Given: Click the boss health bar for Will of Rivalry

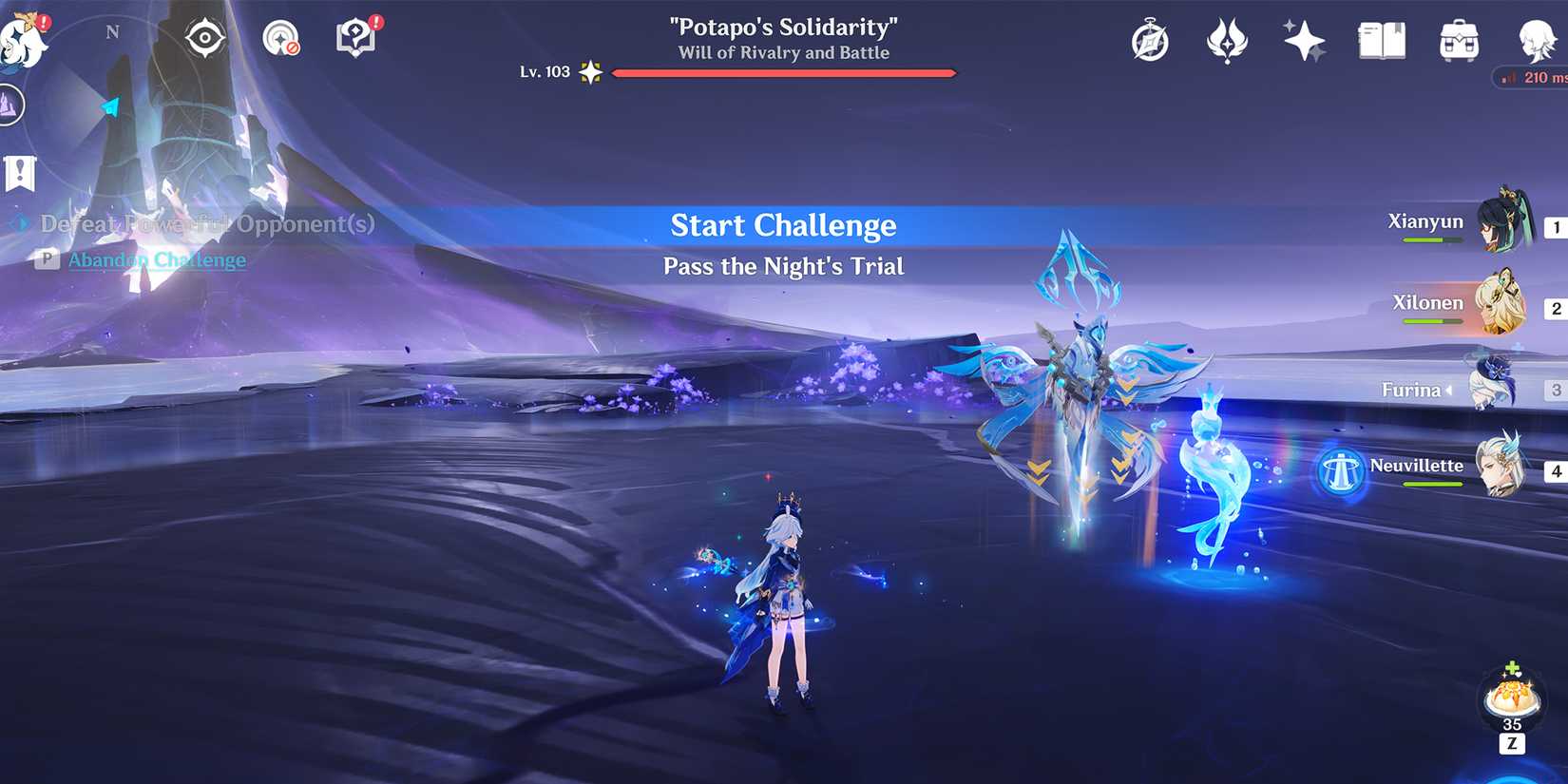Looking at the screenshot, I should point(784,71).
